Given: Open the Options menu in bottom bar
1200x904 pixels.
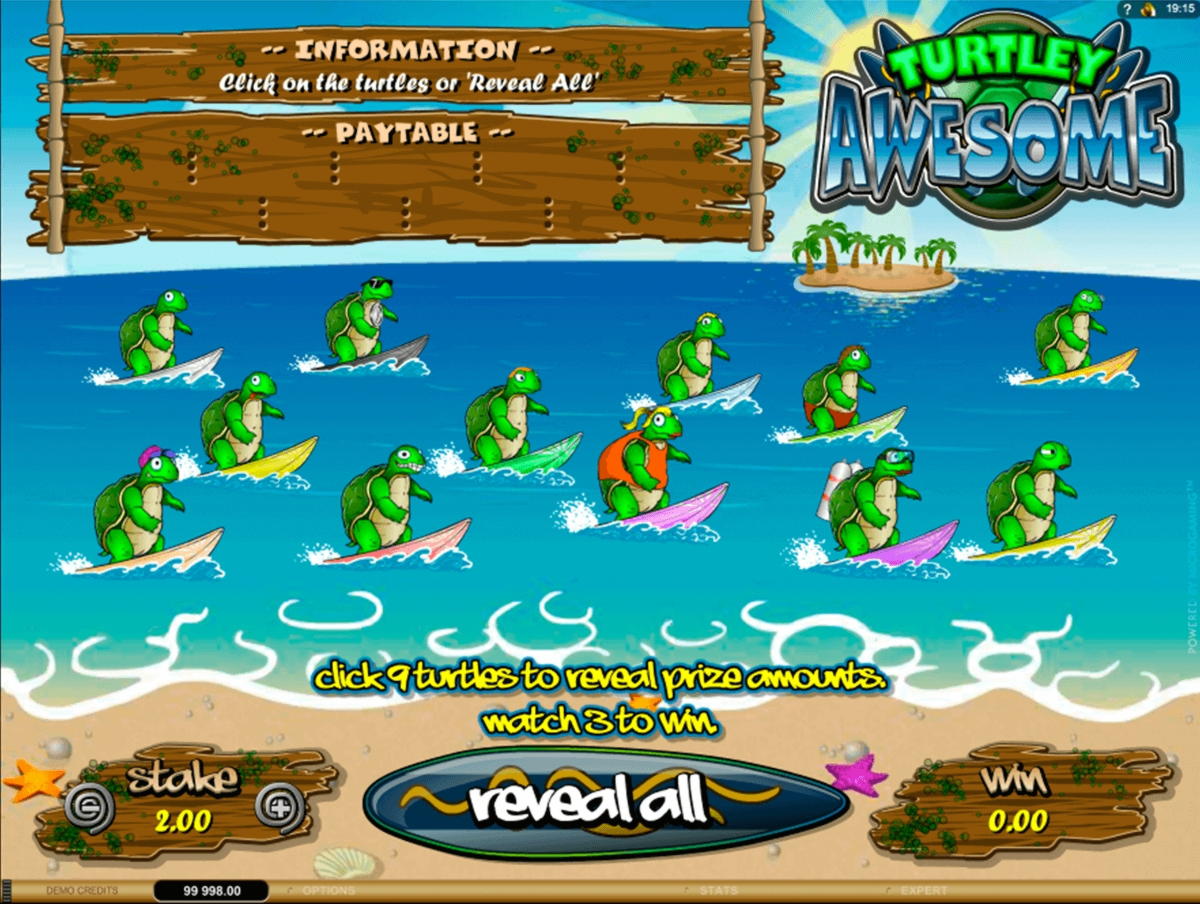Looking at the screenshot, I should click(x=329, y=890).
